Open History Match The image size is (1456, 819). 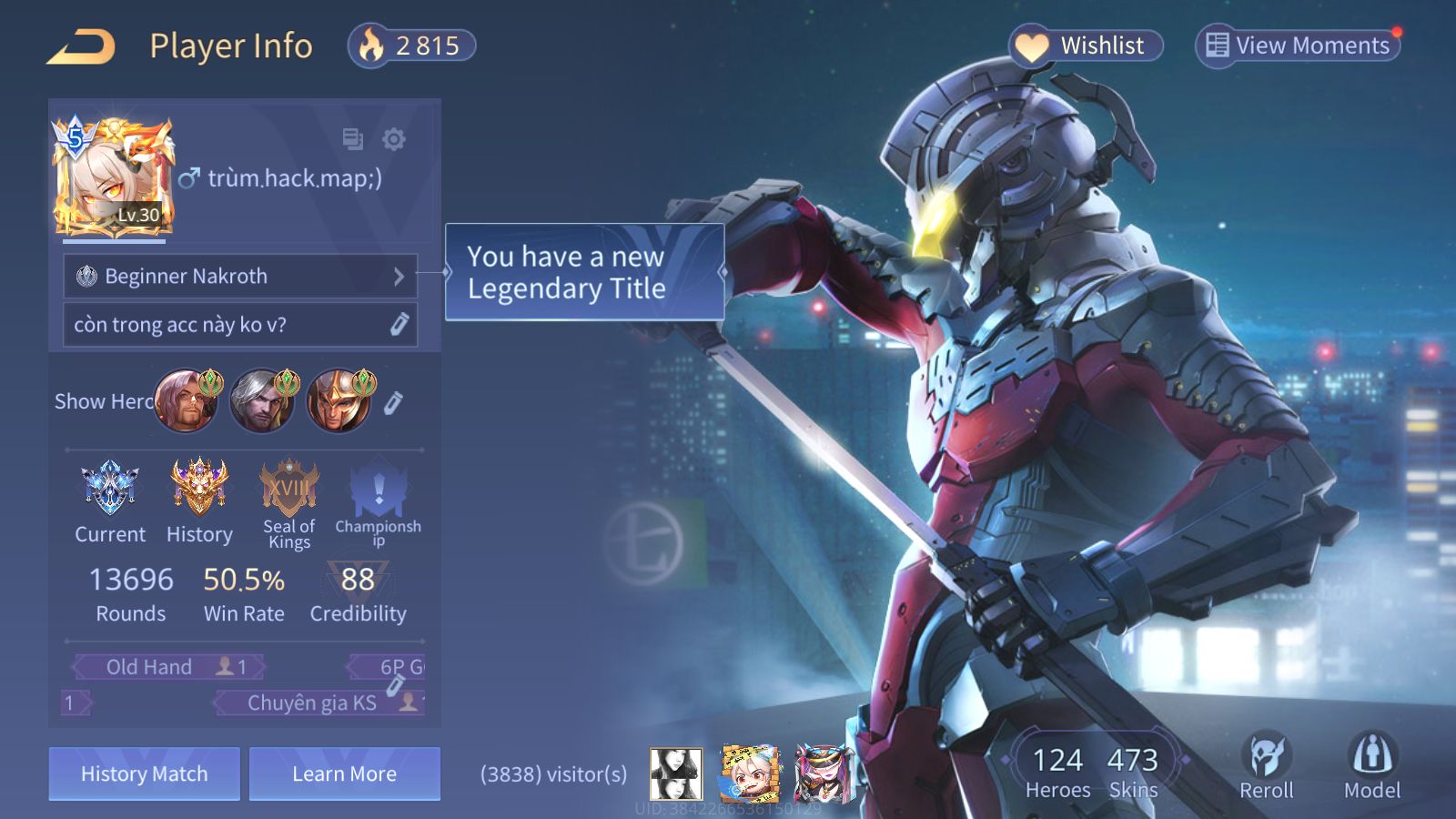point(145,774)
